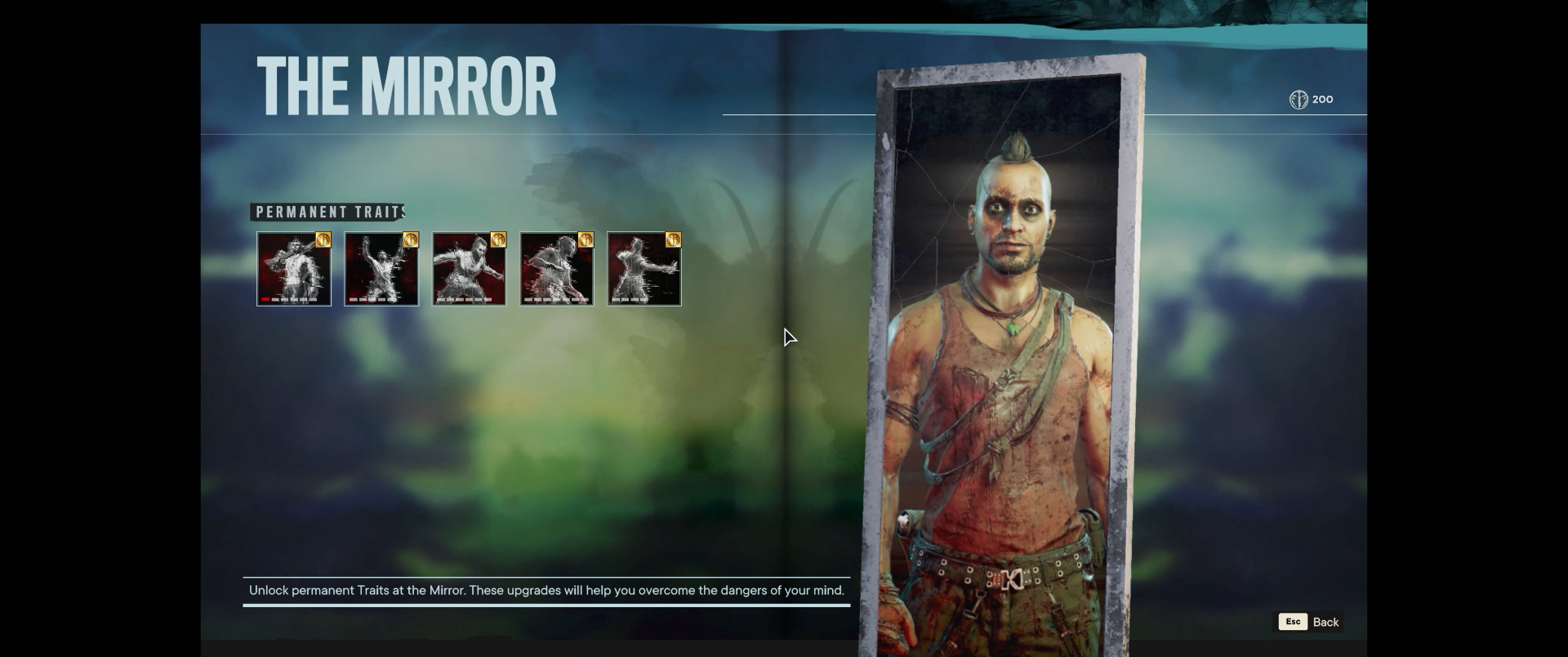Open the trait with one arm outstretched
The image size is (1568, 657).
[644, 269]
